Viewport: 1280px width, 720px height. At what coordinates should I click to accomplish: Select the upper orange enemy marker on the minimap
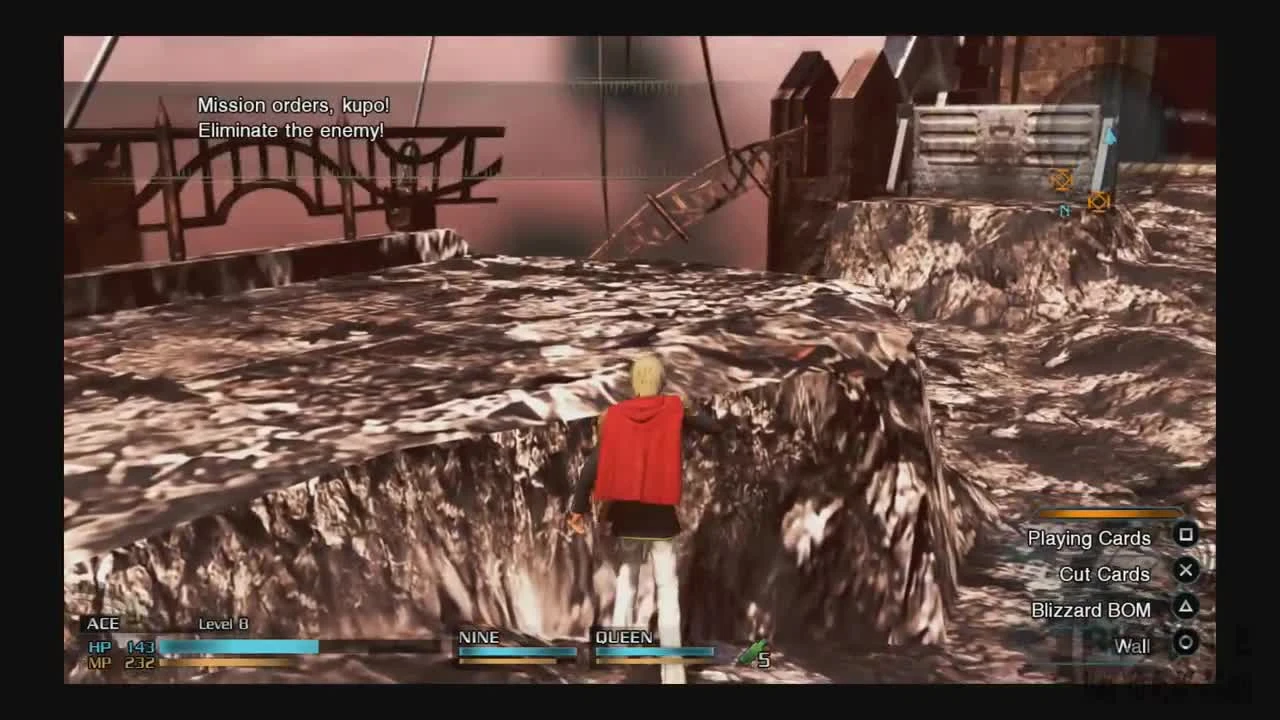pos(1059,181)
